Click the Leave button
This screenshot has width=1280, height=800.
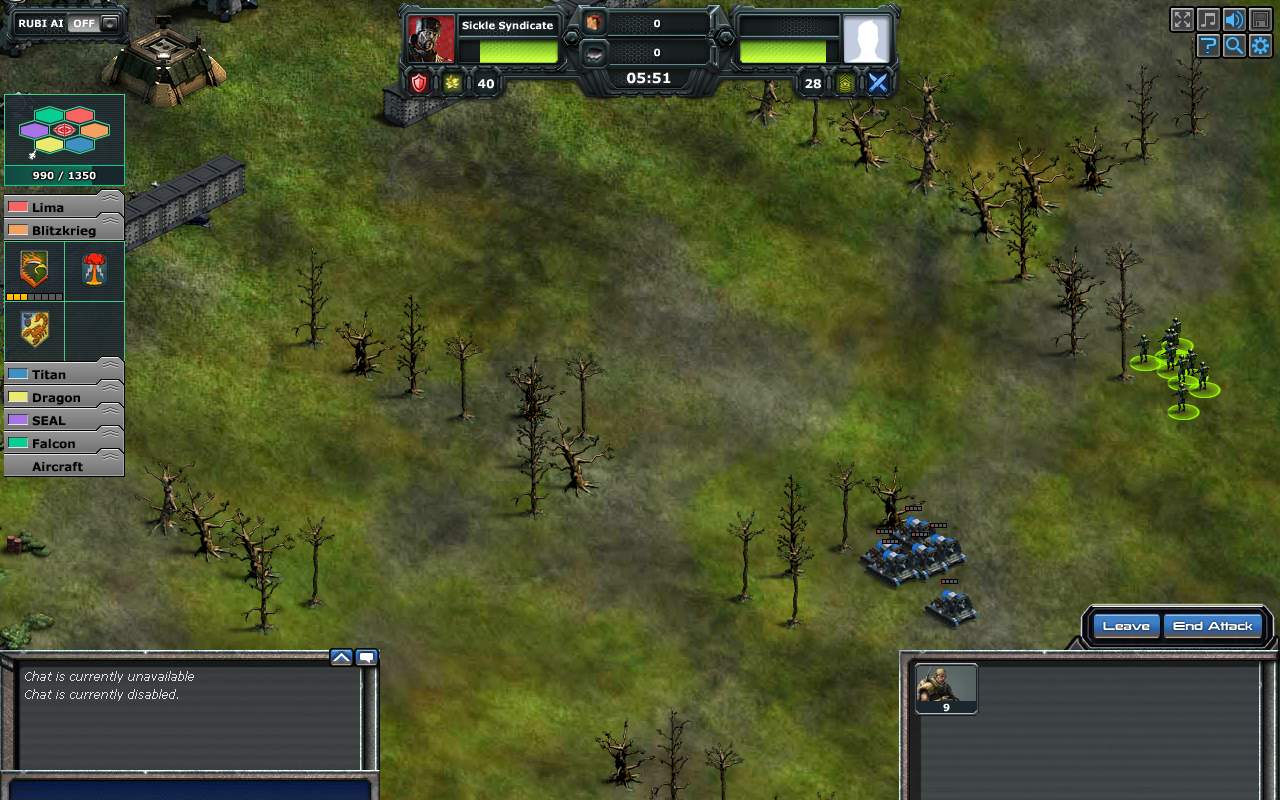click(x=1125, y=625)
